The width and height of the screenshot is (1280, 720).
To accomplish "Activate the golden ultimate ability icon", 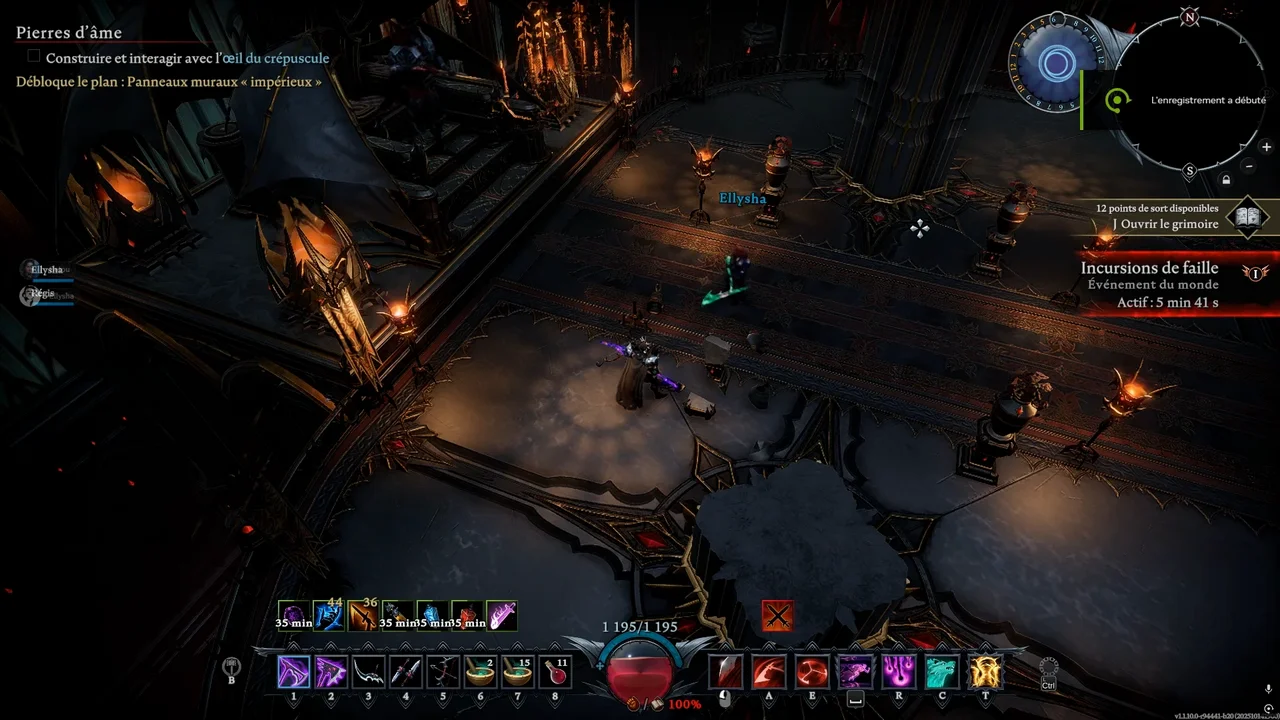I will click(x=985, y=672).
